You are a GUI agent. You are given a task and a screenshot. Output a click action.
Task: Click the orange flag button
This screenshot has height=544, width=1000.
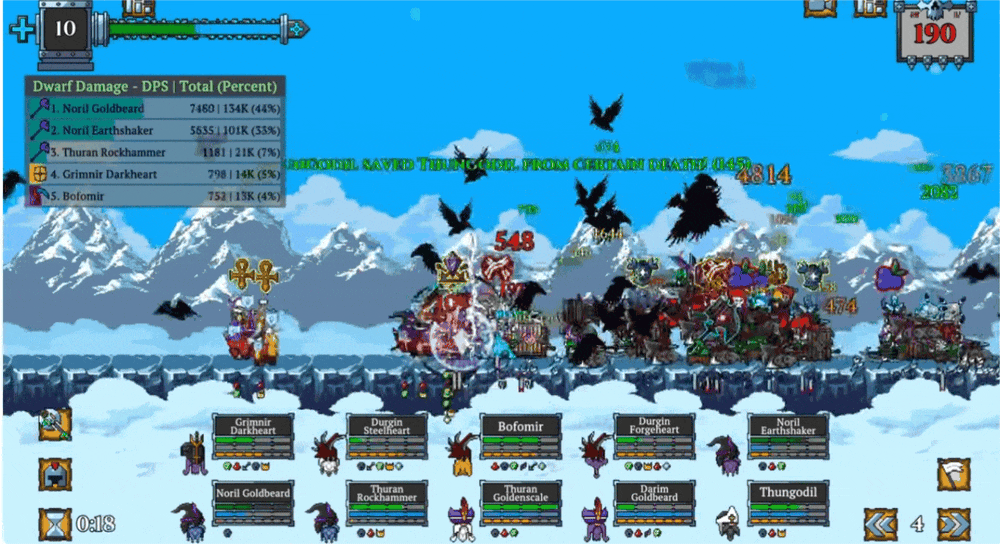coord(953,474)
